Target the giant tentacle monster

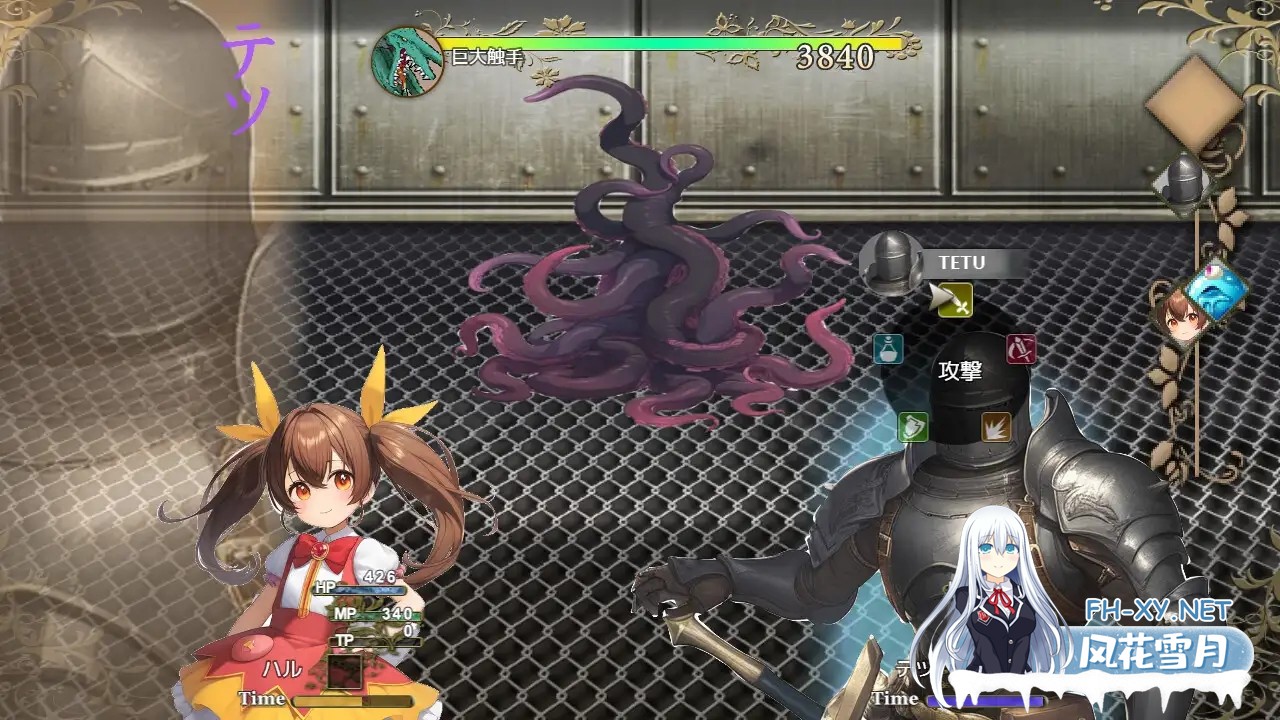tap(620, 280)
